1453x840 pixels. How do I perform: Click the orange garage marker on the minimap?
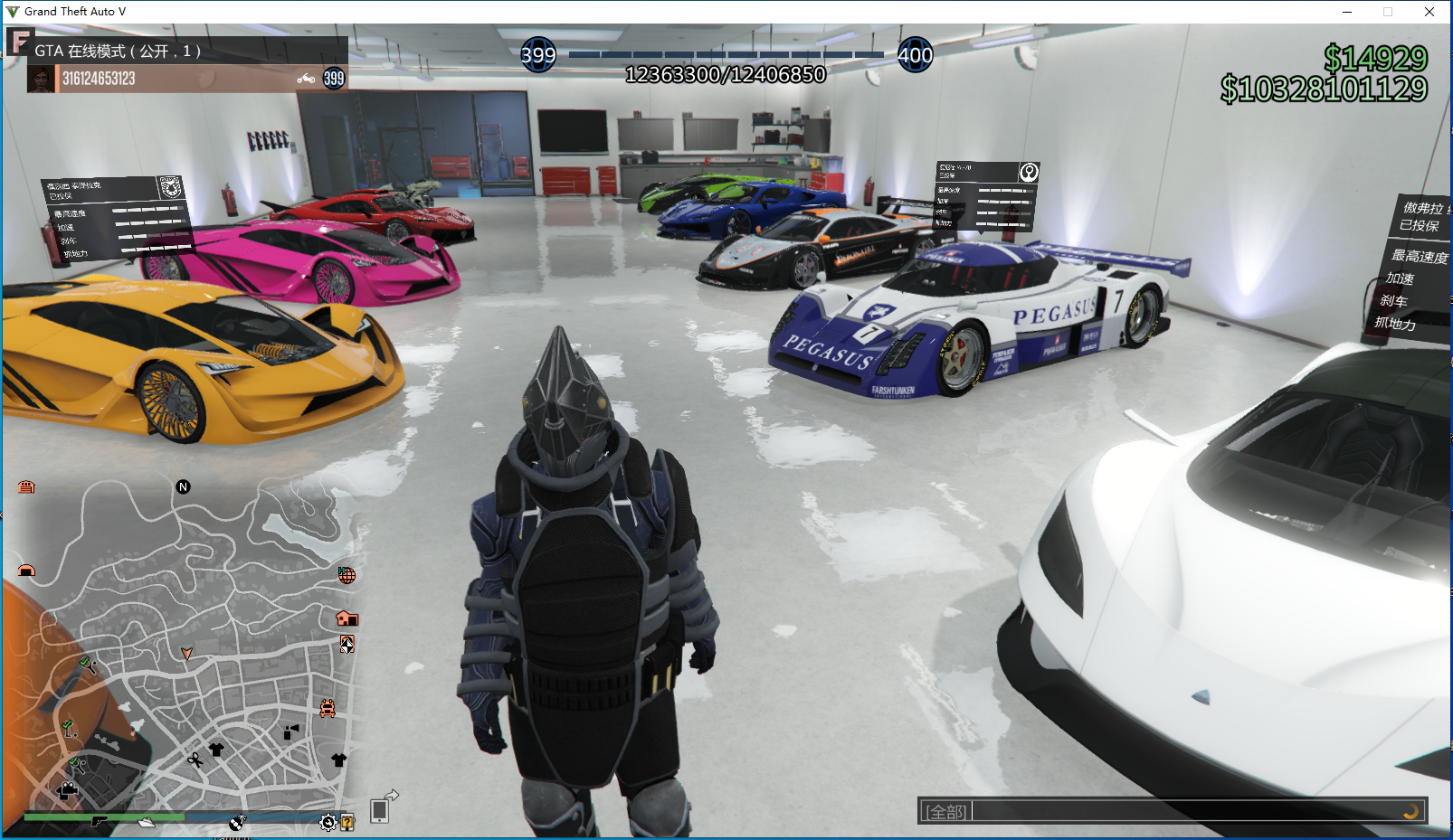26,487
